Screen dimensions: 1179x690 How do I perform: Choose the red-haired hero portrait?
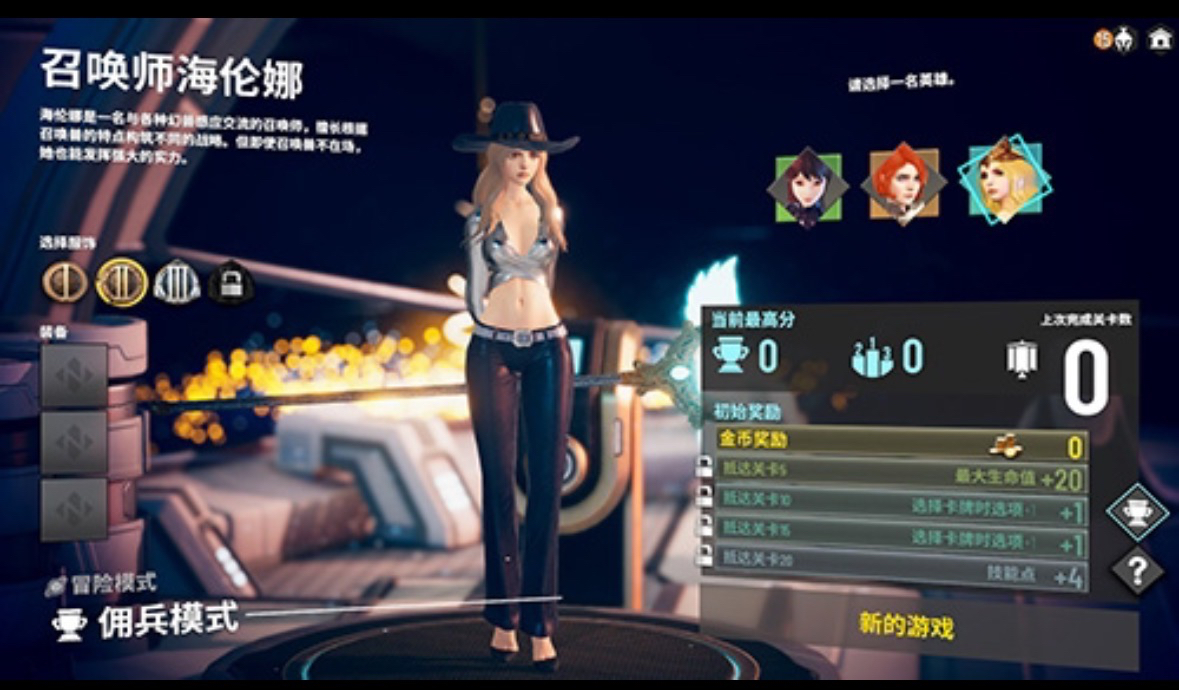pos(903,185)
